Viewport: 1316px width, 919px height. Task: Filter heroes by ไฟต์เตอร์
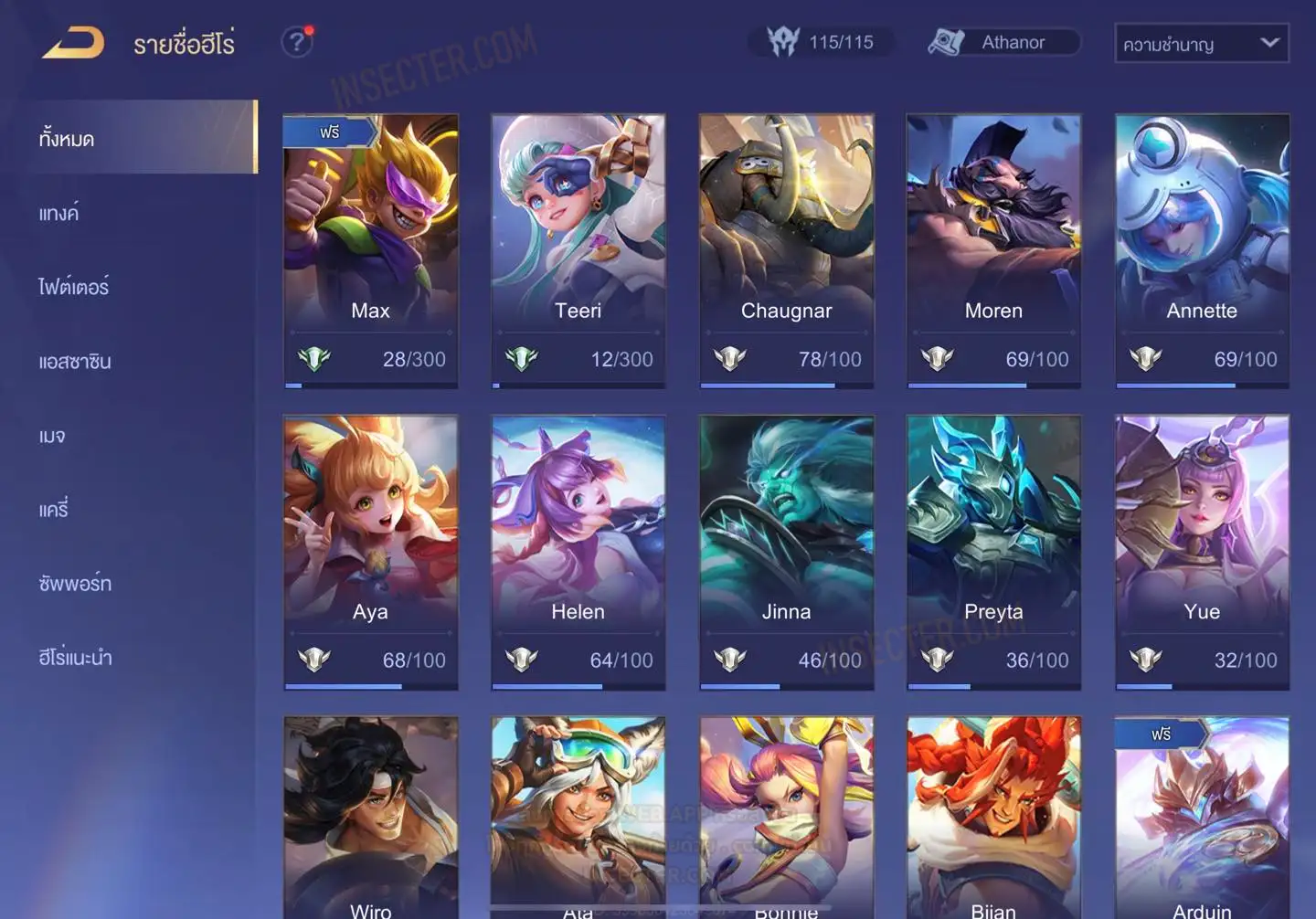74,288
